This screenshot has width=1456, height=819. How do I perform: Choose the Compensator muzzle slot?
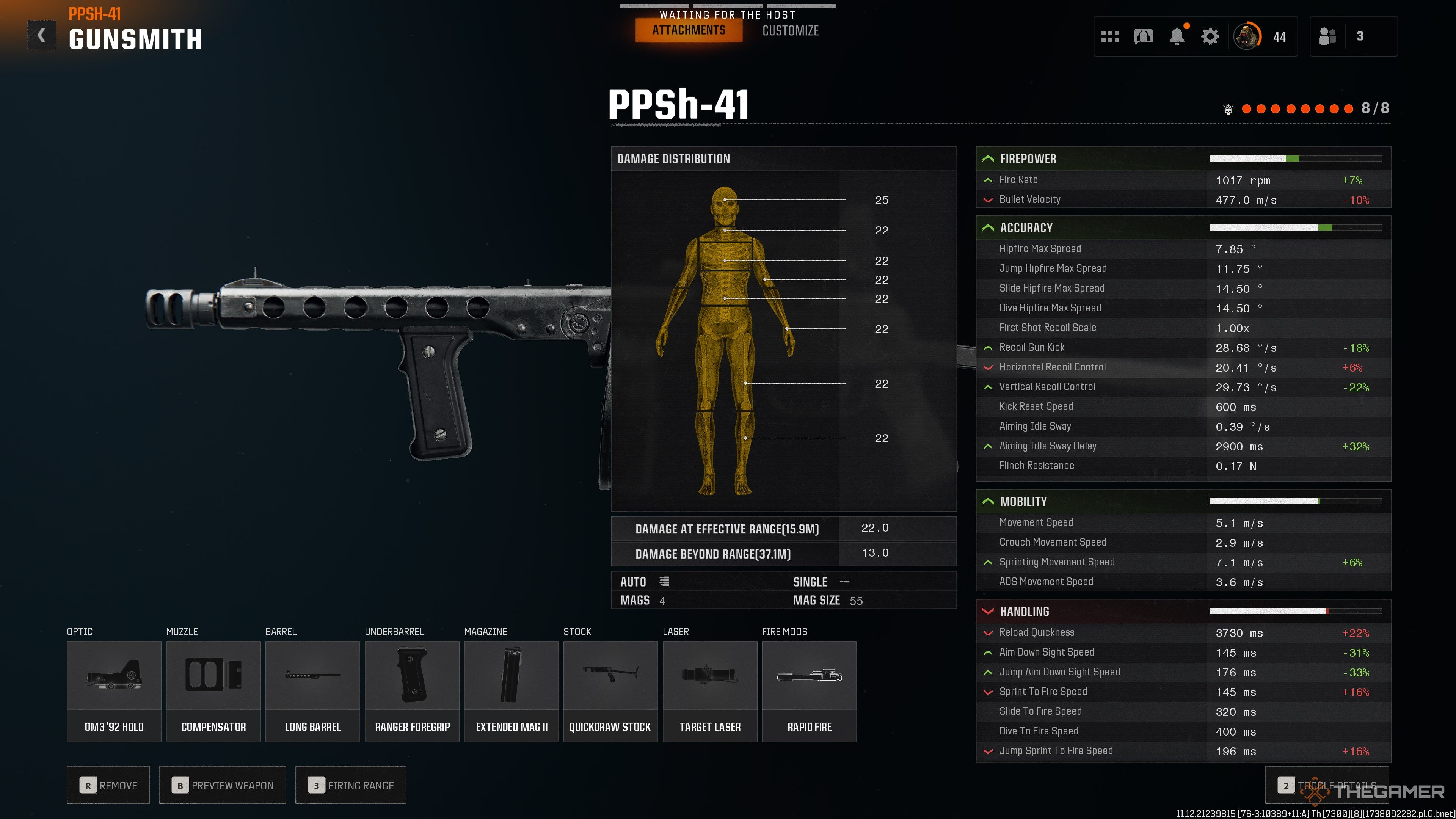click(213, 691)
